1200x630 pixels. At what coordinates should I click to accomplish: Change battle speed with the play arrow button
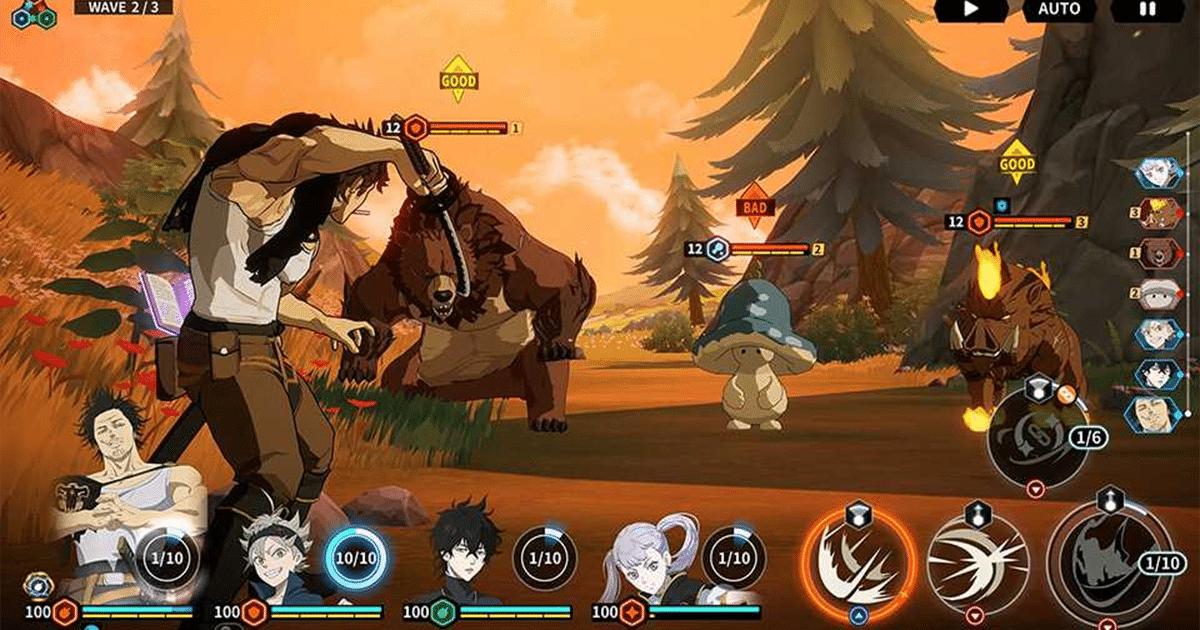point(970,10)
